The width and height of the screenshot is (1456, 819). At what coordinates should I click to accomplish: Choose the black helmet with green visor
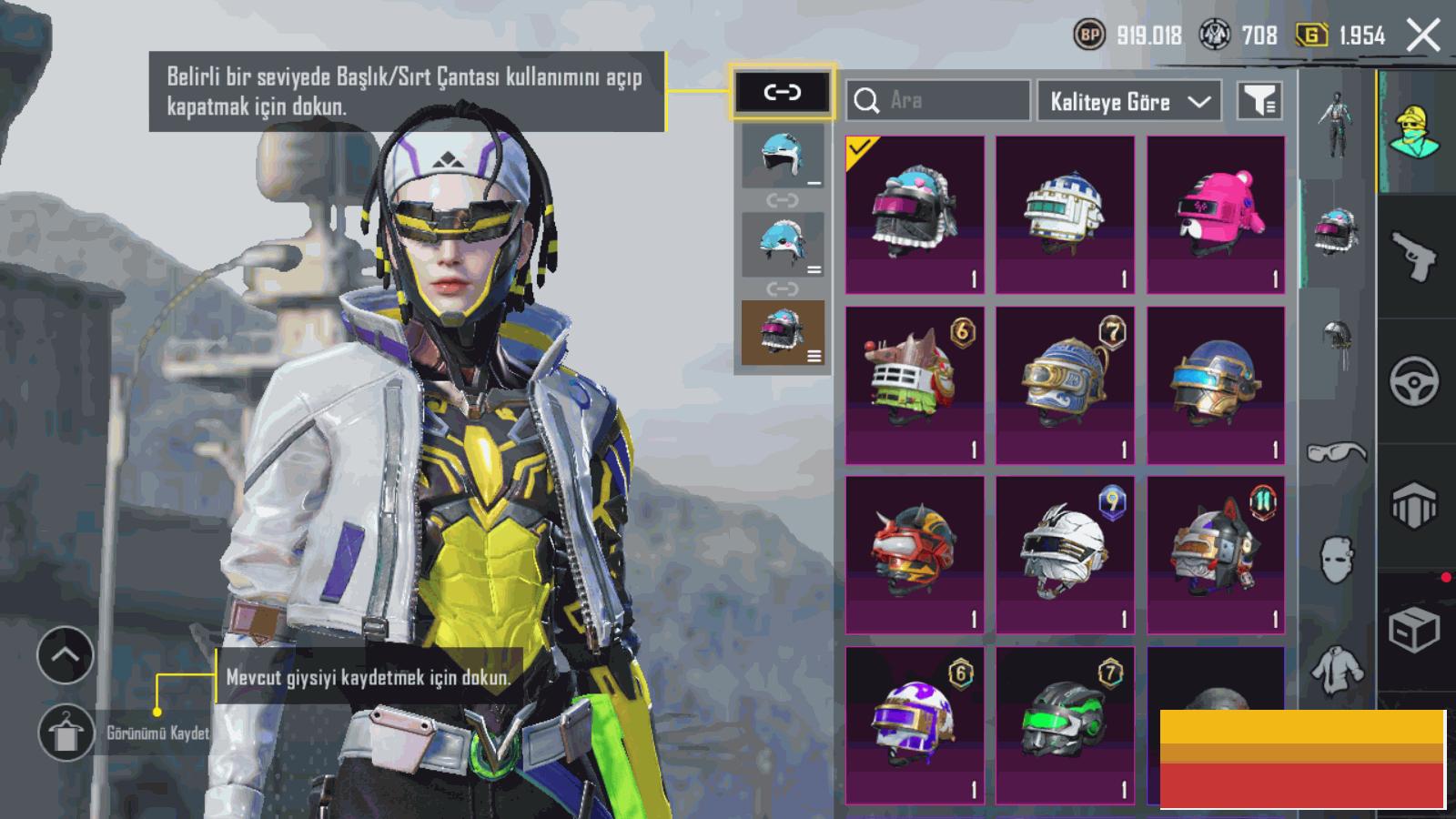(x=1065, y=724)
